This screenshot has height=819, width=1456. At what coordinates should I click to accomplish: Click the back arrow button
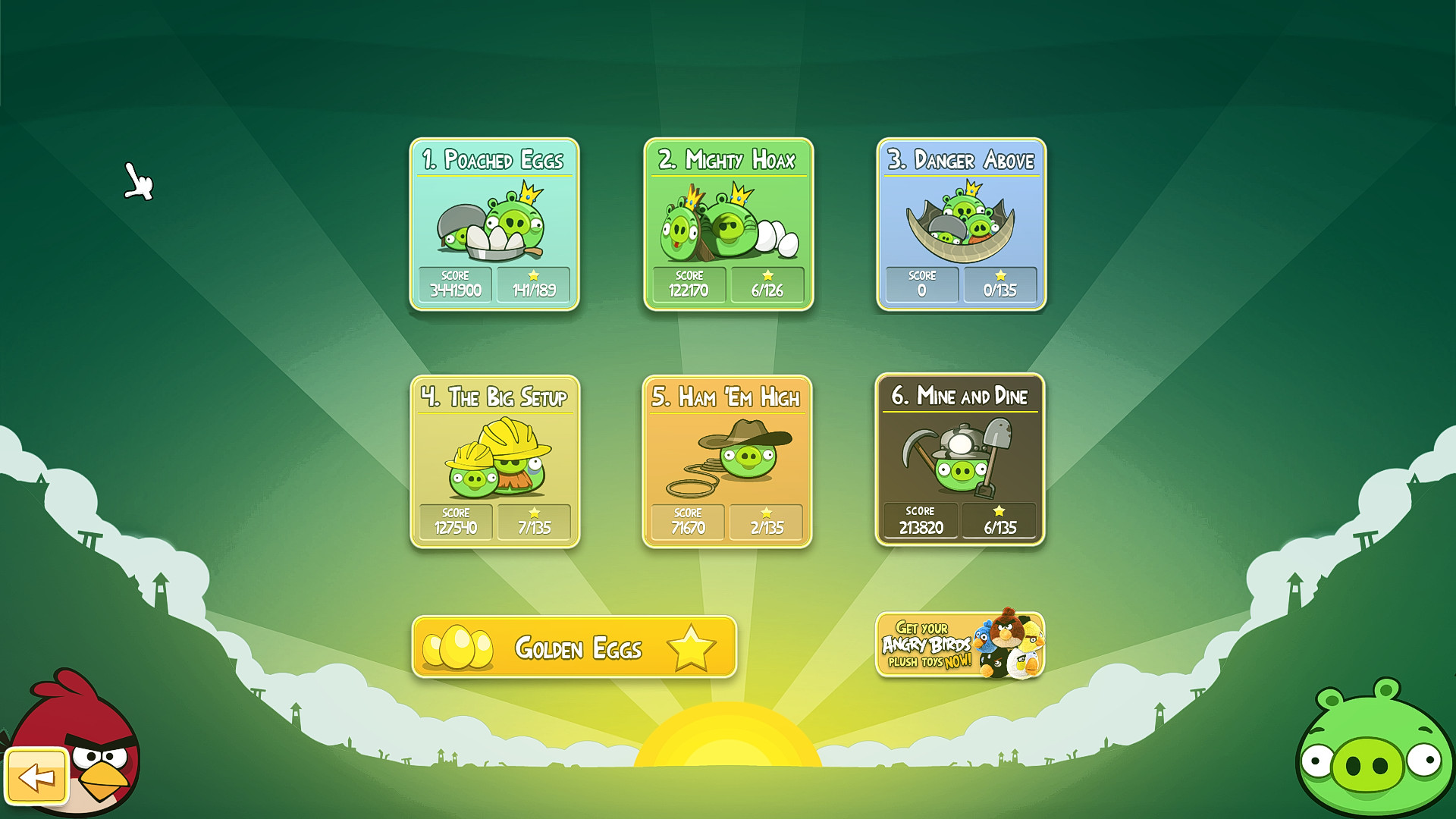point(36,775)
